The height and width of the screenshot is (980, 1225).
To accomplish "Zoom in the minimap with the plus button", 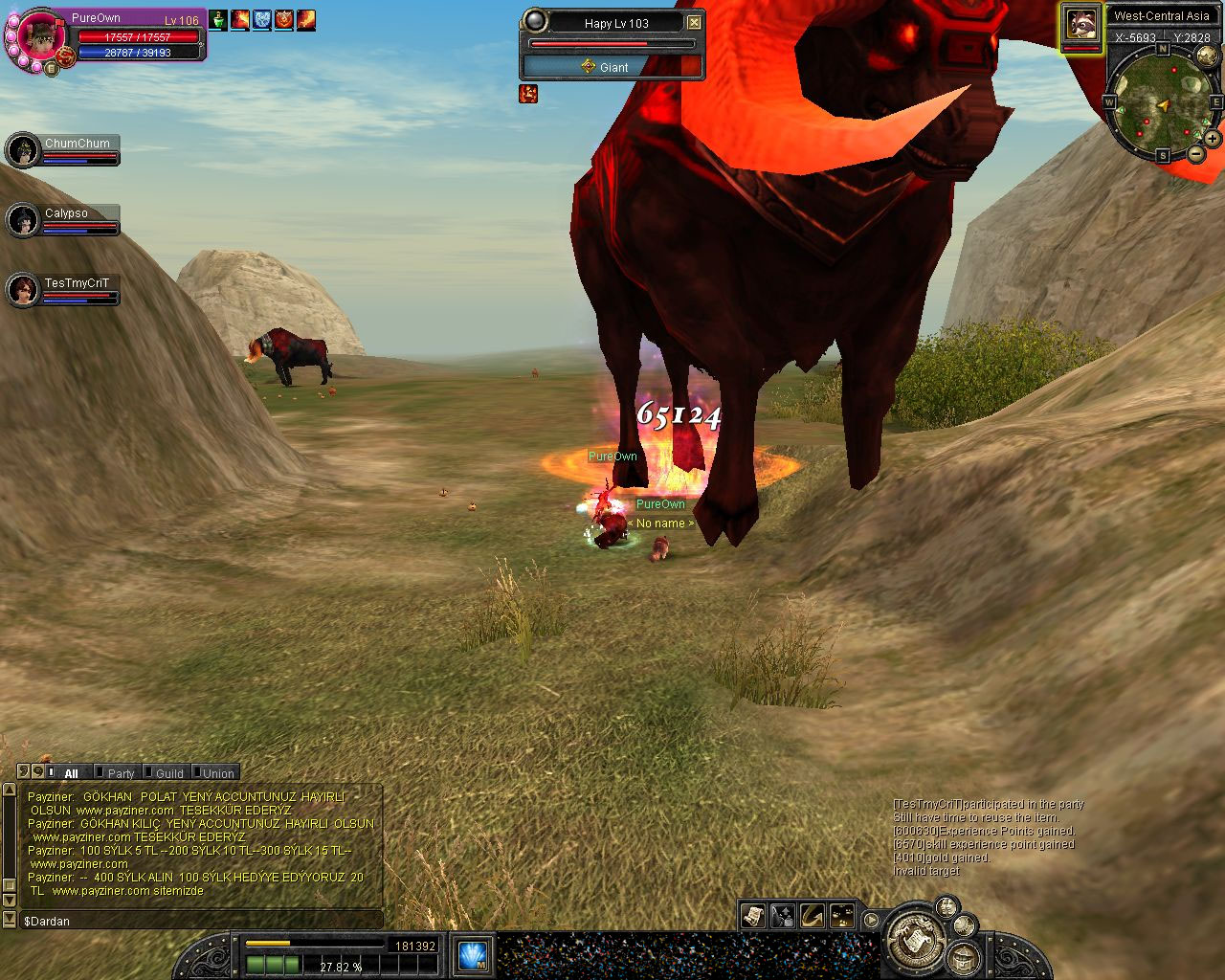I will coord(1212,139).
